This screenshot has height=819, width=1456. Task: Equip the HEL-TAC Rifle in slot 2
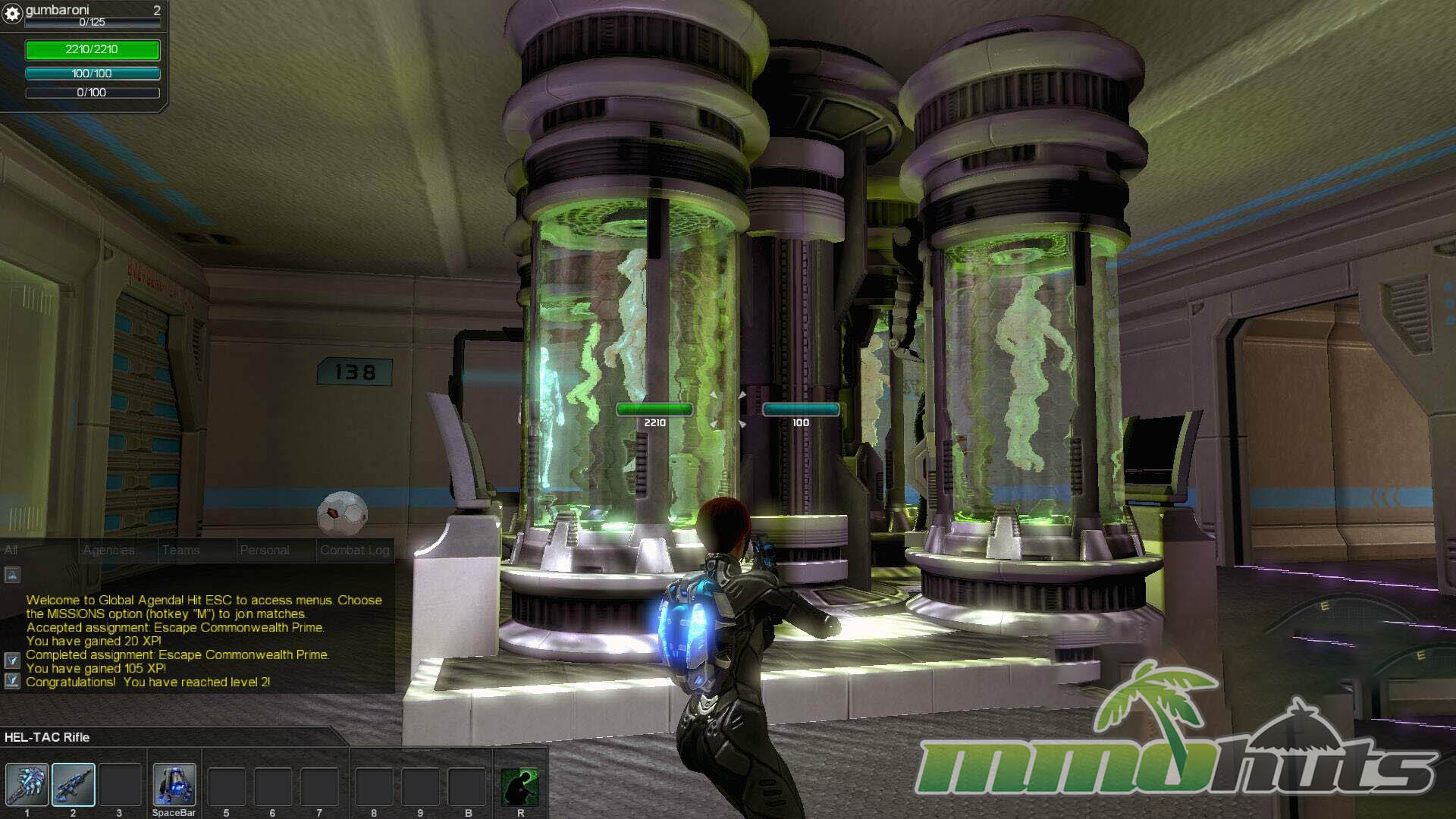coord(73,785)
